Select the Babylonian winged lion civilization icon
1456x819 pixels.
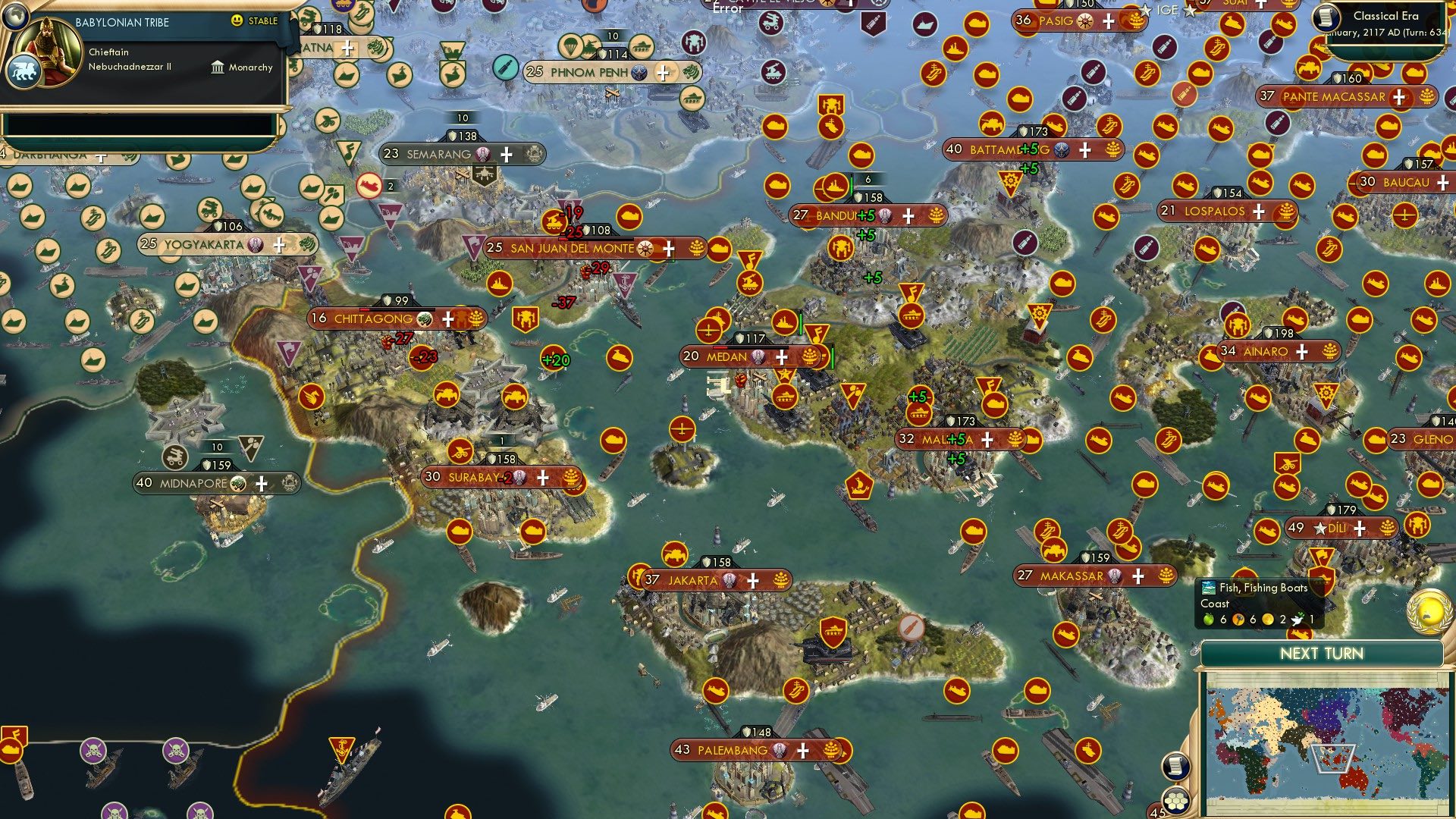(x=24, y=70)
